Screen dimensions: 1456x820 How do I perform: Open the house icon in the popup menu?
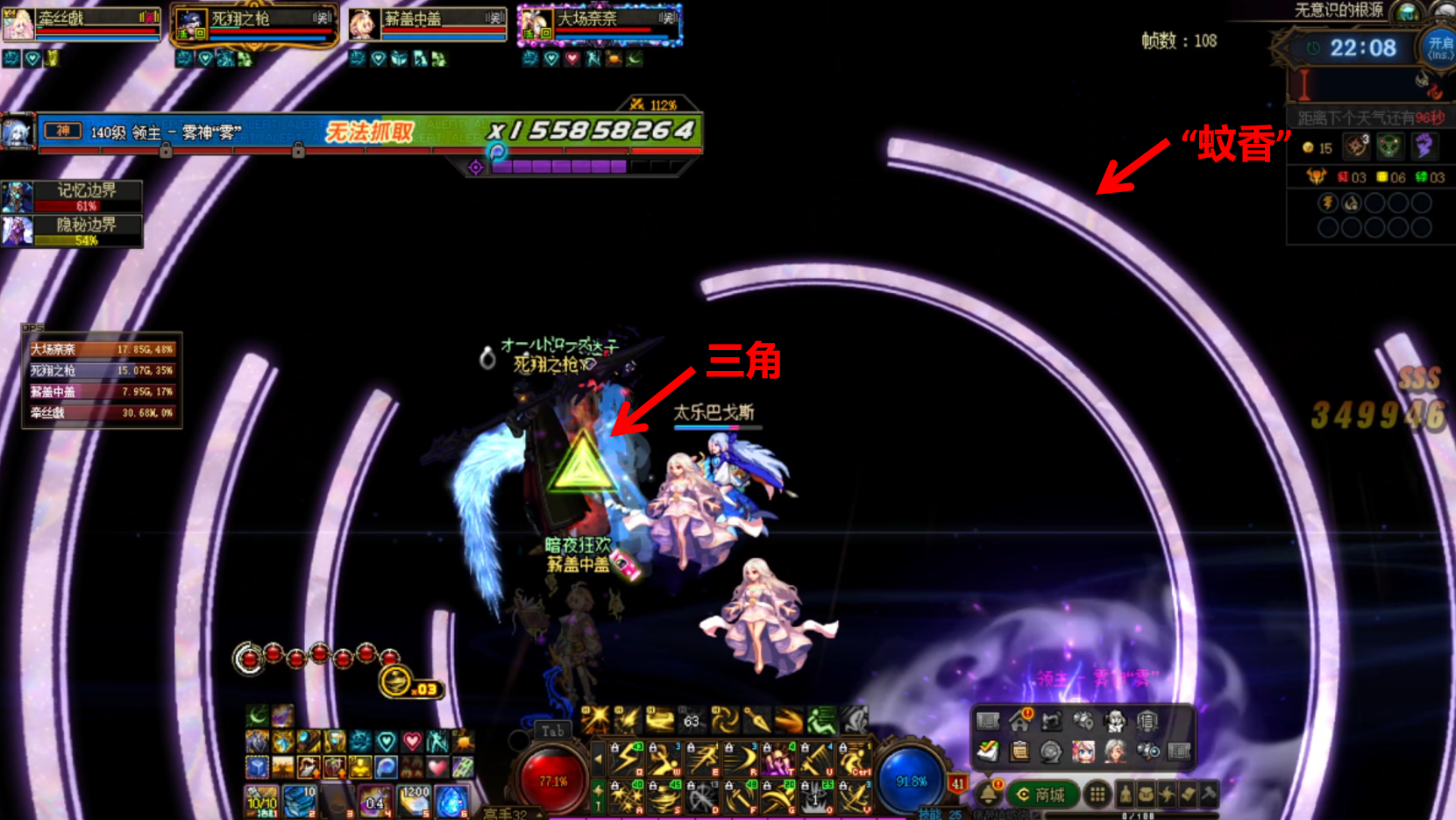coord(1019,722)
